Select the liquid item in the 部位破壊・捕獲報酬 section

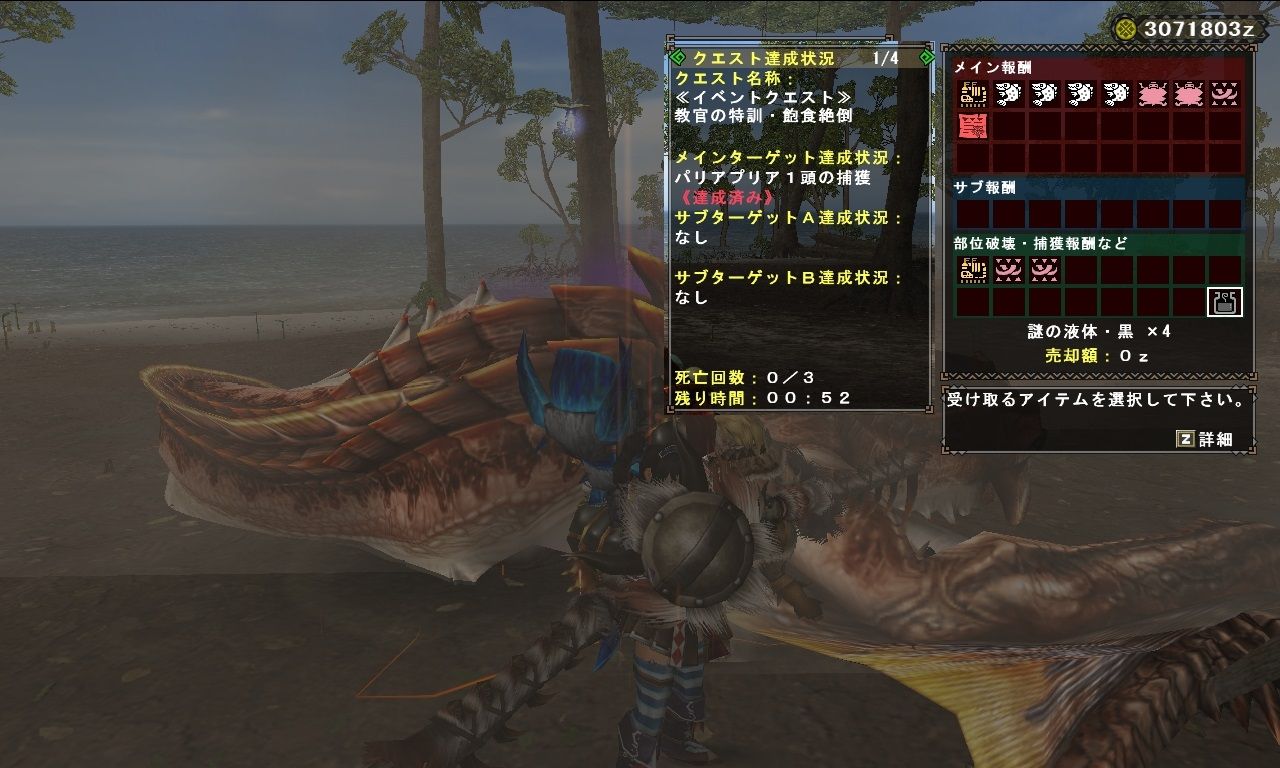974,268
